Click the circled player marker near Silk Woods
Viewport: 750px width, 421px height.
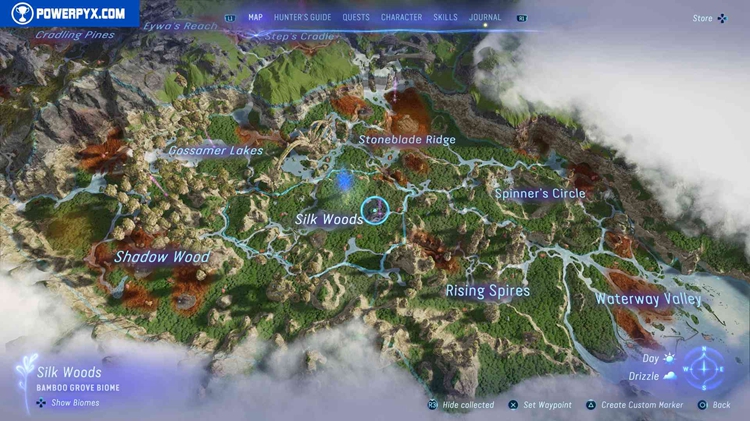[x=373, y=210]
